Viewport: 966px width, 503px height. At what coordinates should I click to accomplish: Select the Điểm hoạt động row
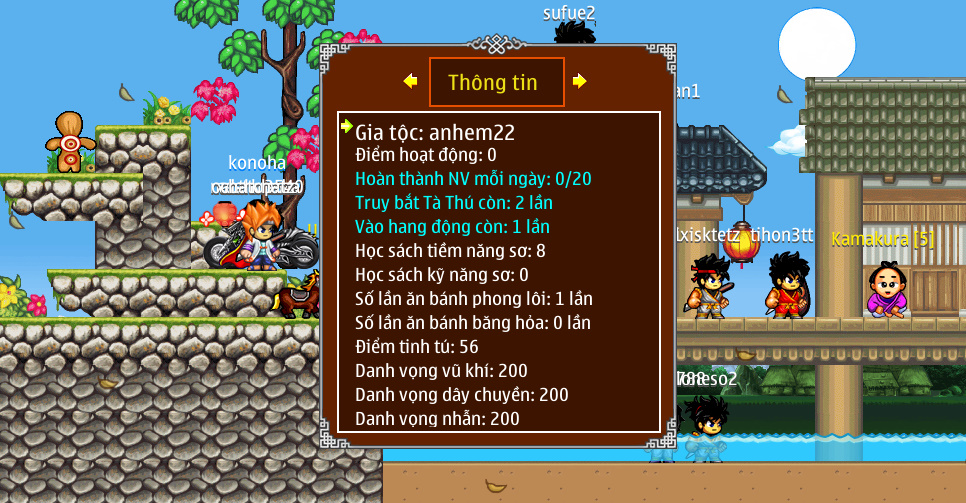pyautogui.click(x=426, y=155)
